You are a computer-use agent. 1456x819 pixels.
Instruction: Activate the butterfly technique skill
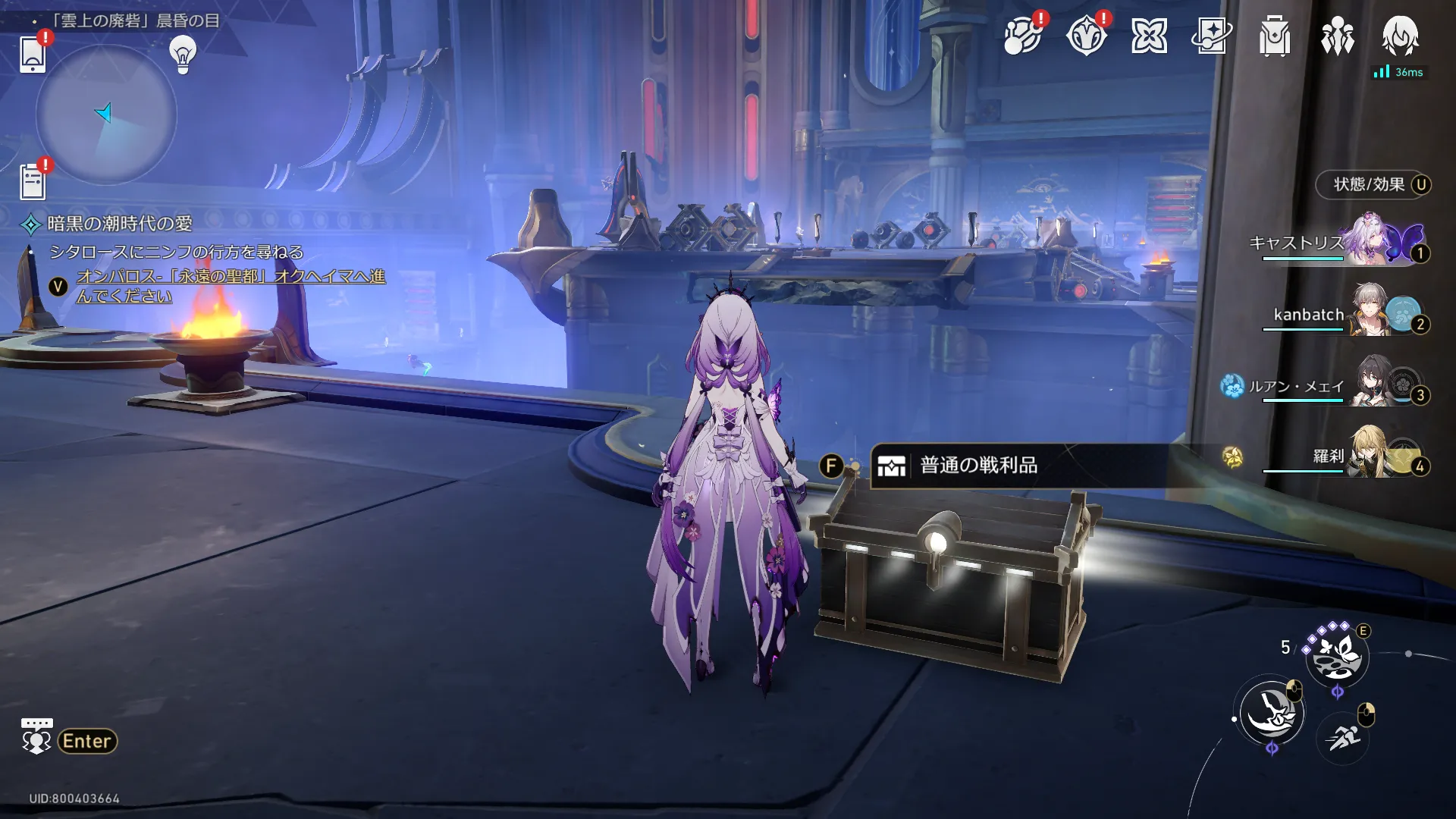[1337, 656]
